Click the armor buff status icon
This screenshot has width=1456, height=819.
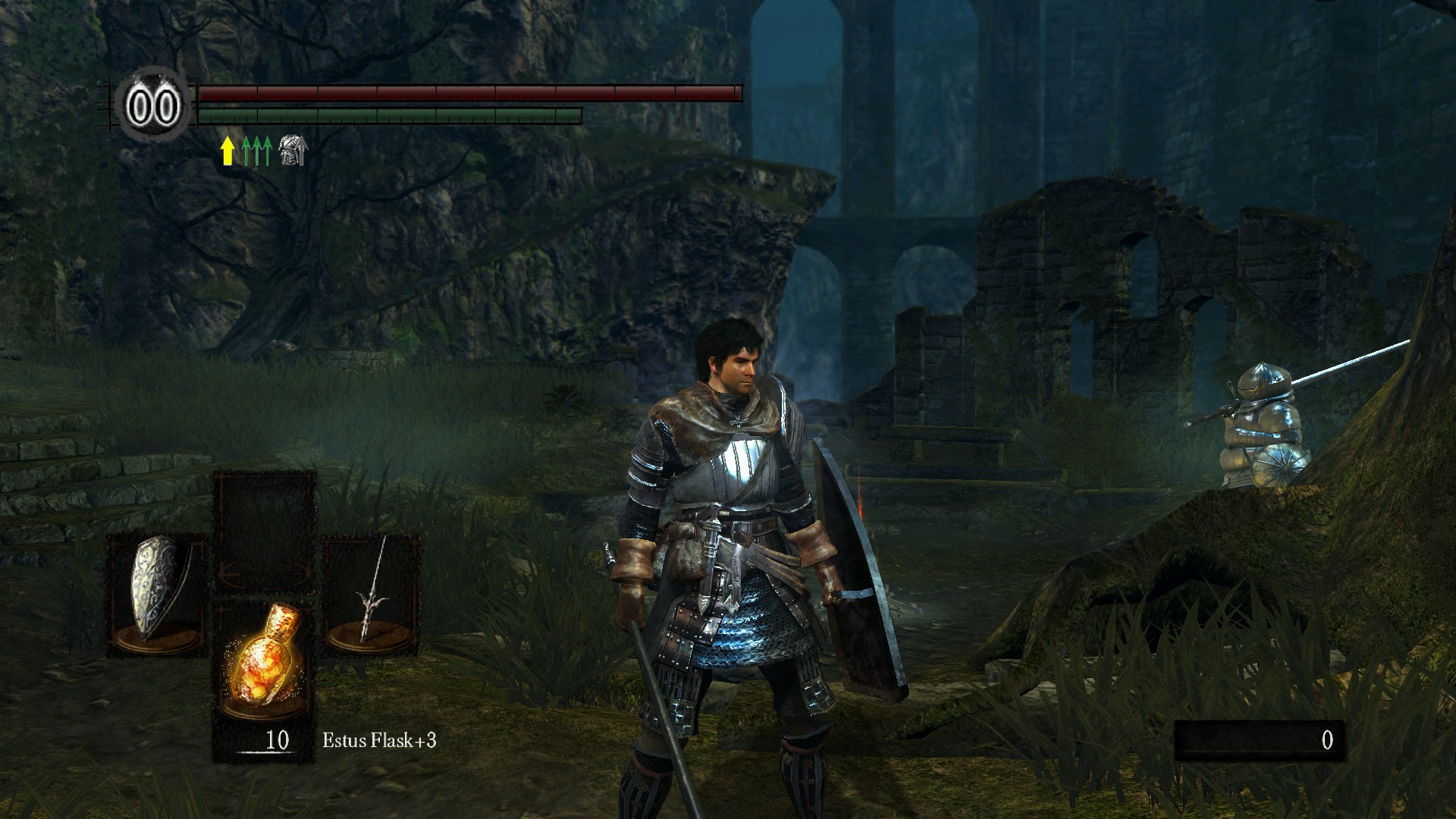pos(292,151)
